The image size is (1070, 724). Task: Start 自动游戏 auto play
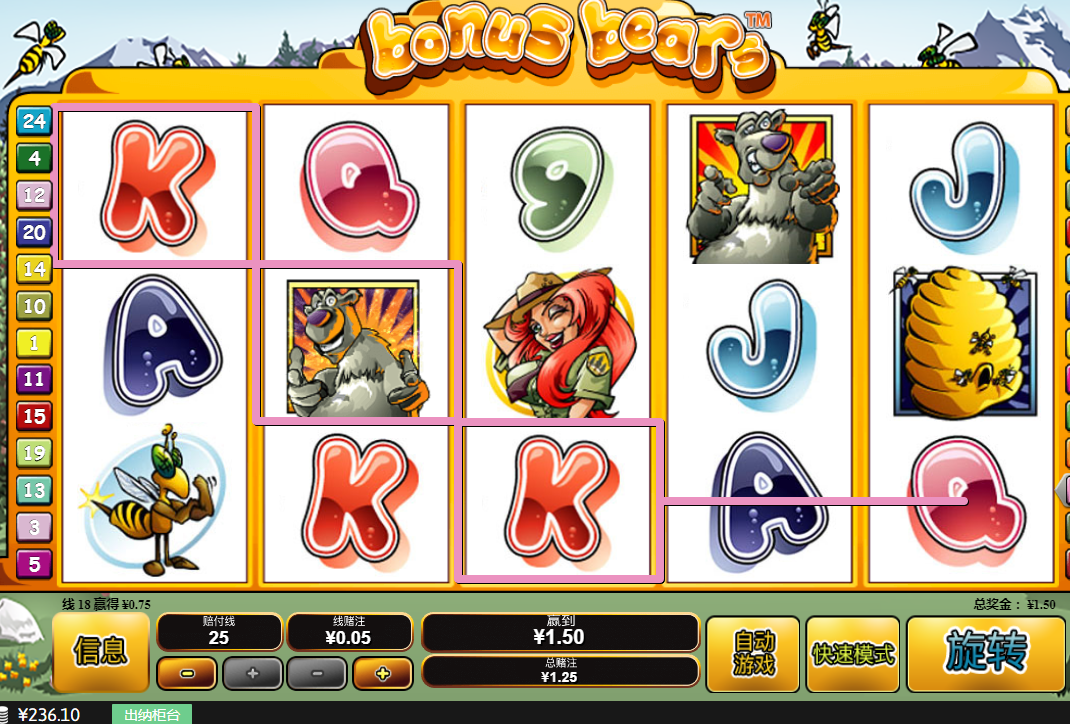click(753, 654)
